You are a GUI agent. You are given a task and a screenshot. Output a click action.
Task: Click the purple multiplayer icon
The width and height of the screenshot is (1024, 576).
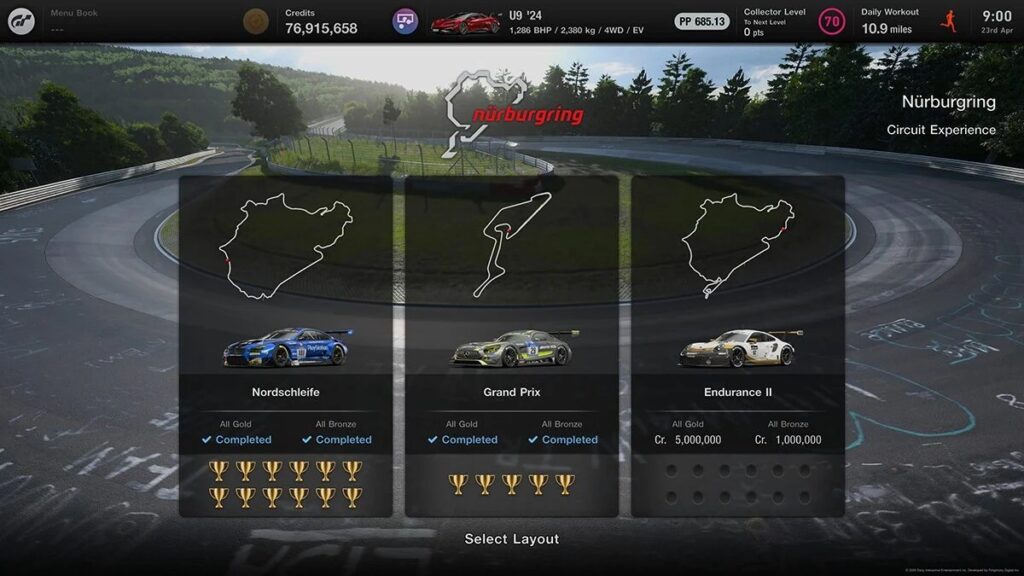coord(405,21)
